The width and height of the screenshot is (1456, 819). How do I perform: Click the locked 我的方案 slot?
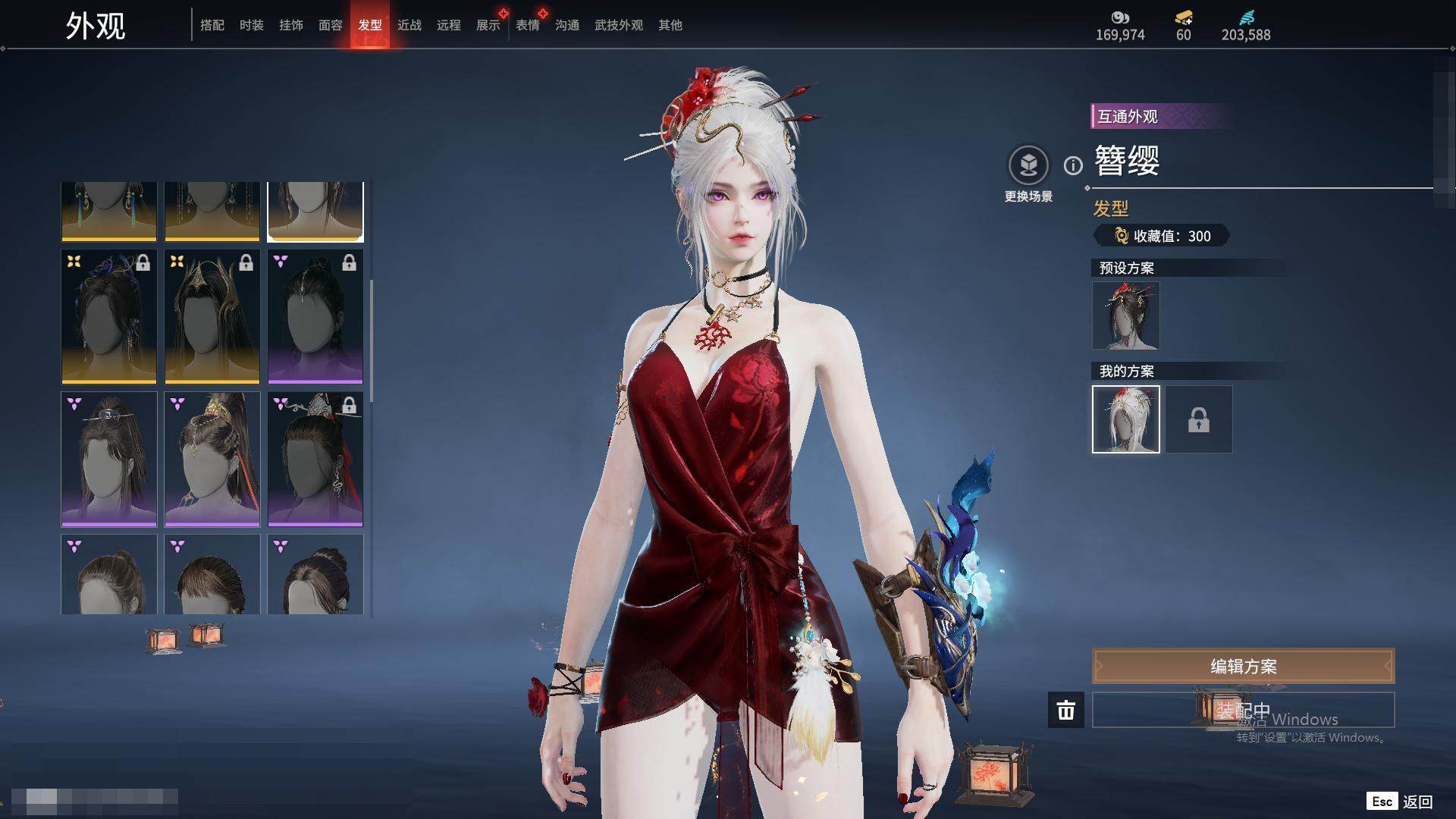(1199, 419)
